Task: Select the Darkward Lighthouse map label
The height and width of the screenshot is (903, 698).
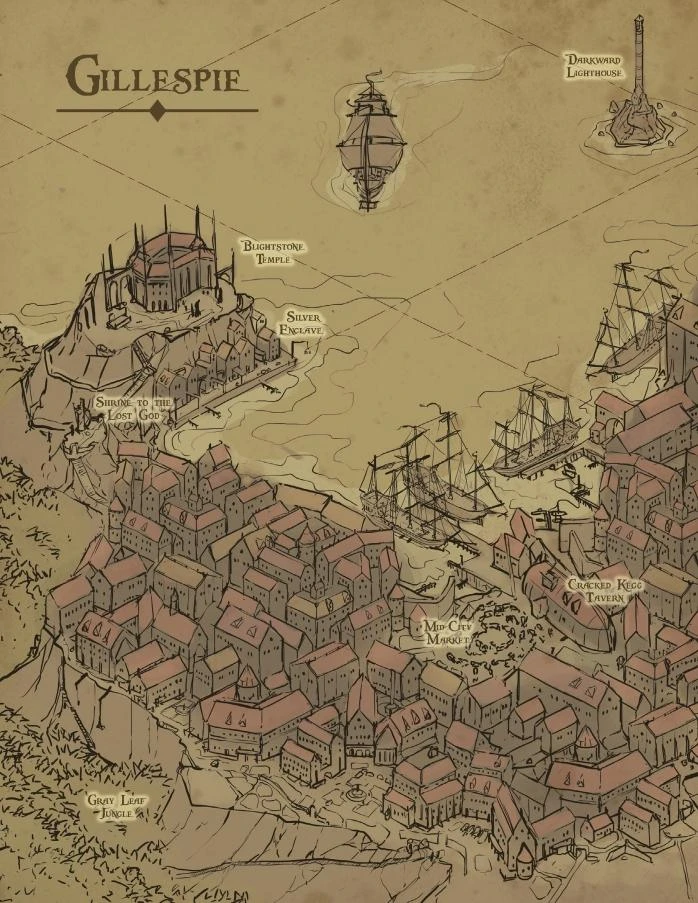Action: click(594, 66)
